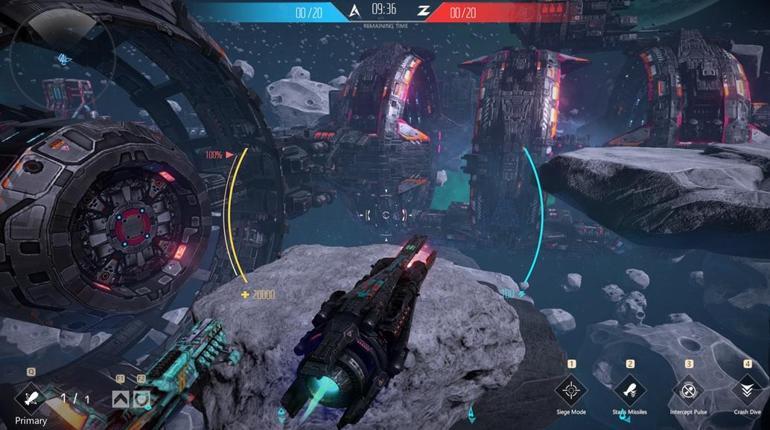Click the upward chevron icon
The width and height of the screenshot is (770, 430).
(x=120, y=398)
